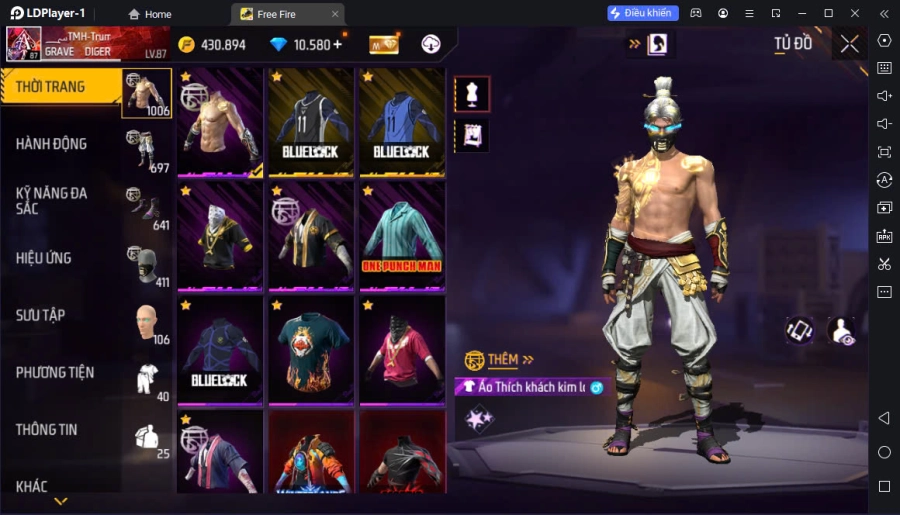Click the gold coin balance icon
Screen dimensions: 900x515
187,45
